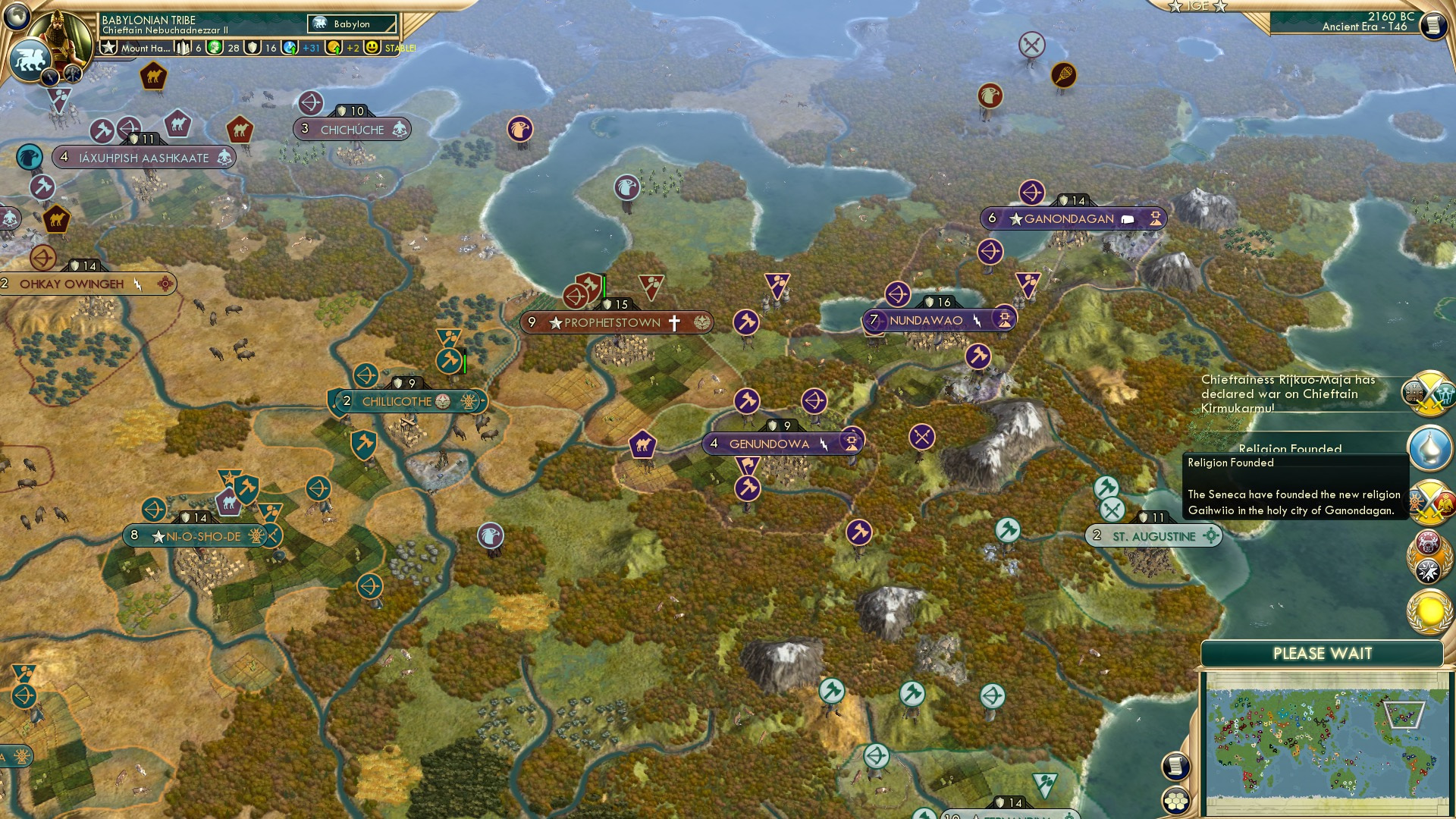Select the Prophetstown city banner

(616, 322)
